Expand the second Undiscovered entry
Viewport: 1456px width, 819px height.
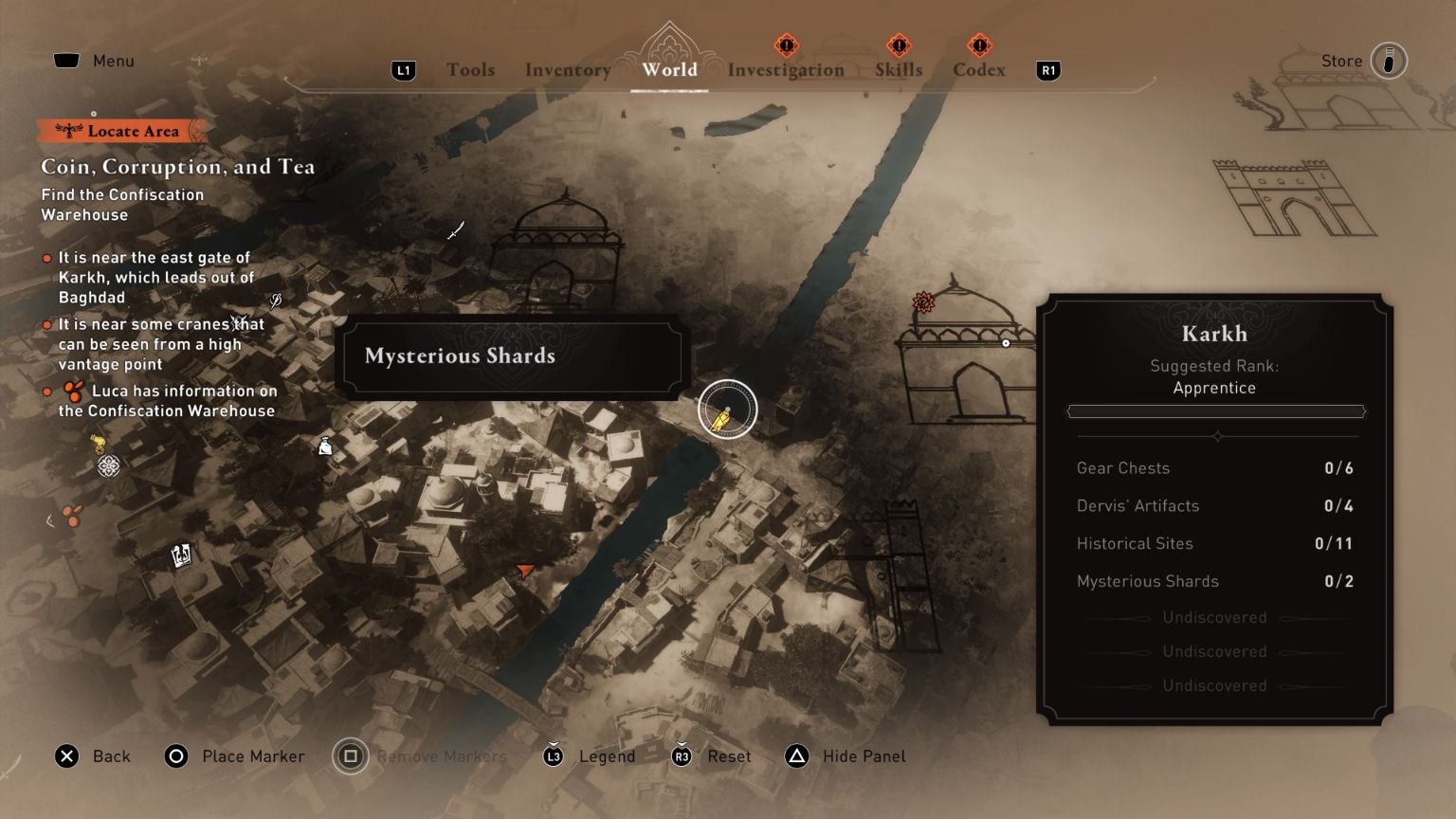point(1214,651)
